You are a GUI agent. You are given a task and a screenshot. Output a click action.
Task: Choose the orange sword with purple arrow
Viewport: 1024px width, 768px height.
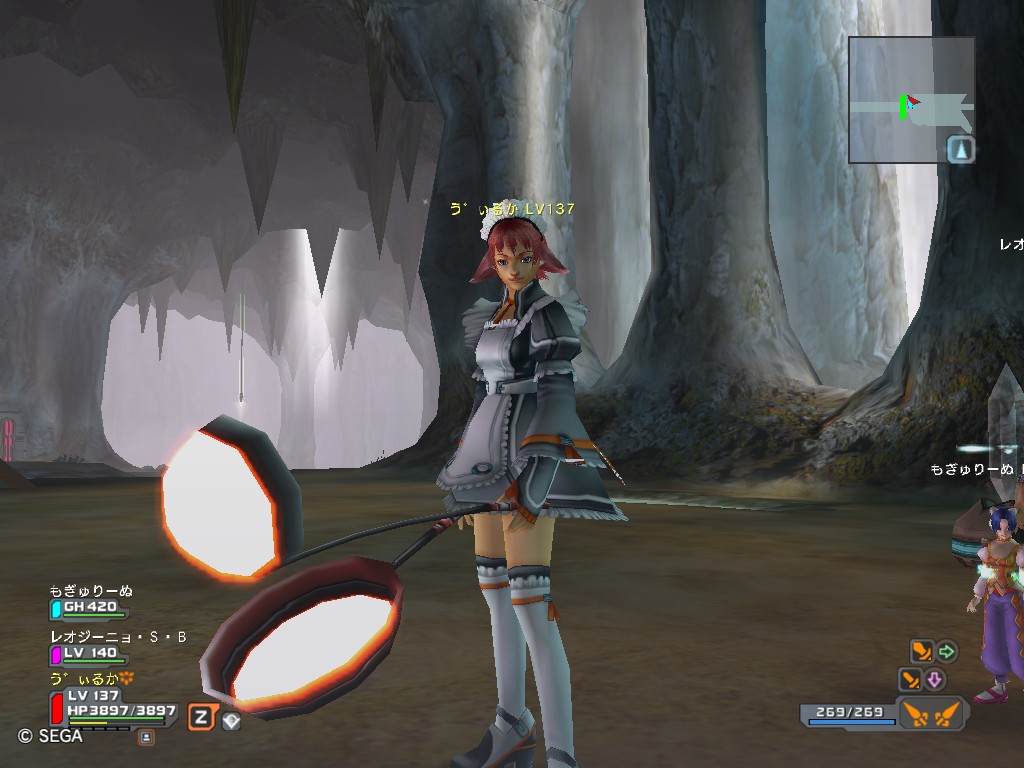[910, 681]
